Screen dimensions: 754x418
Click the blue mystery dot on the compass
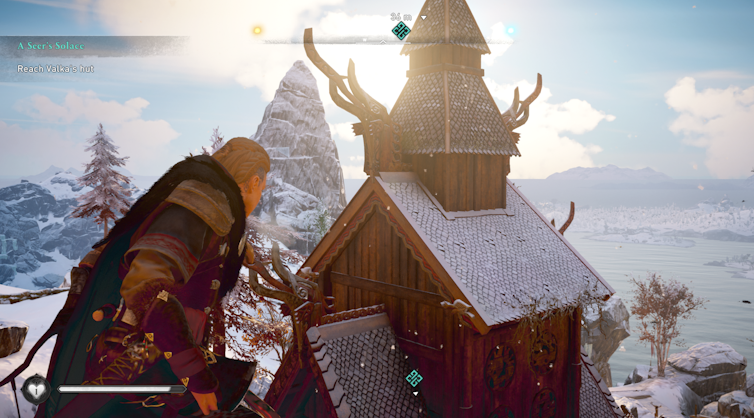coord(511,31)
